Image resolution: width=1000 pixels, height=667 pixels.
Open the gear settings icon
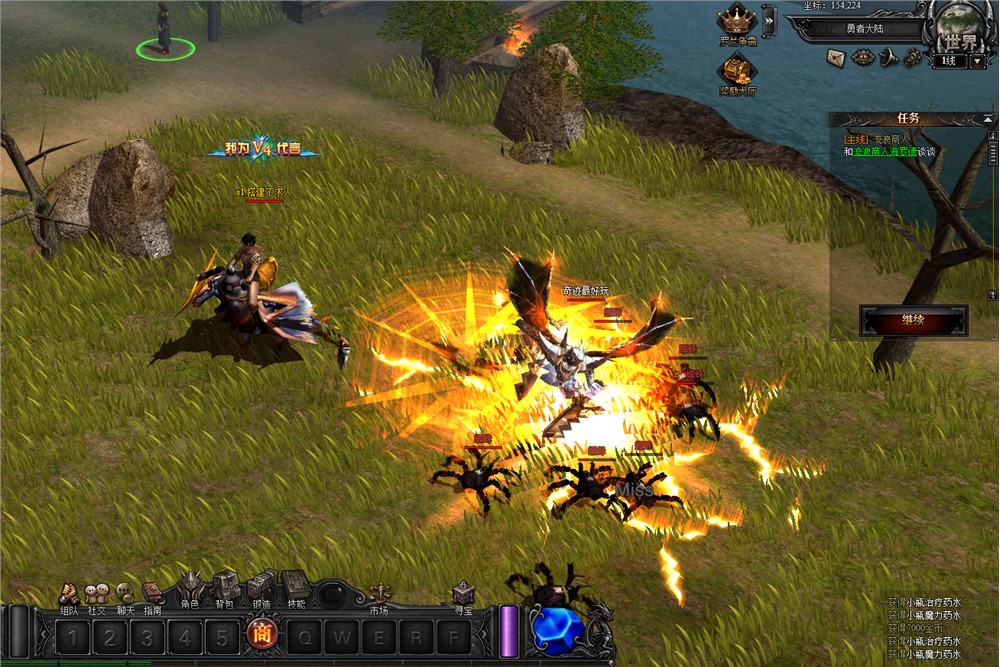coord(912,58)
